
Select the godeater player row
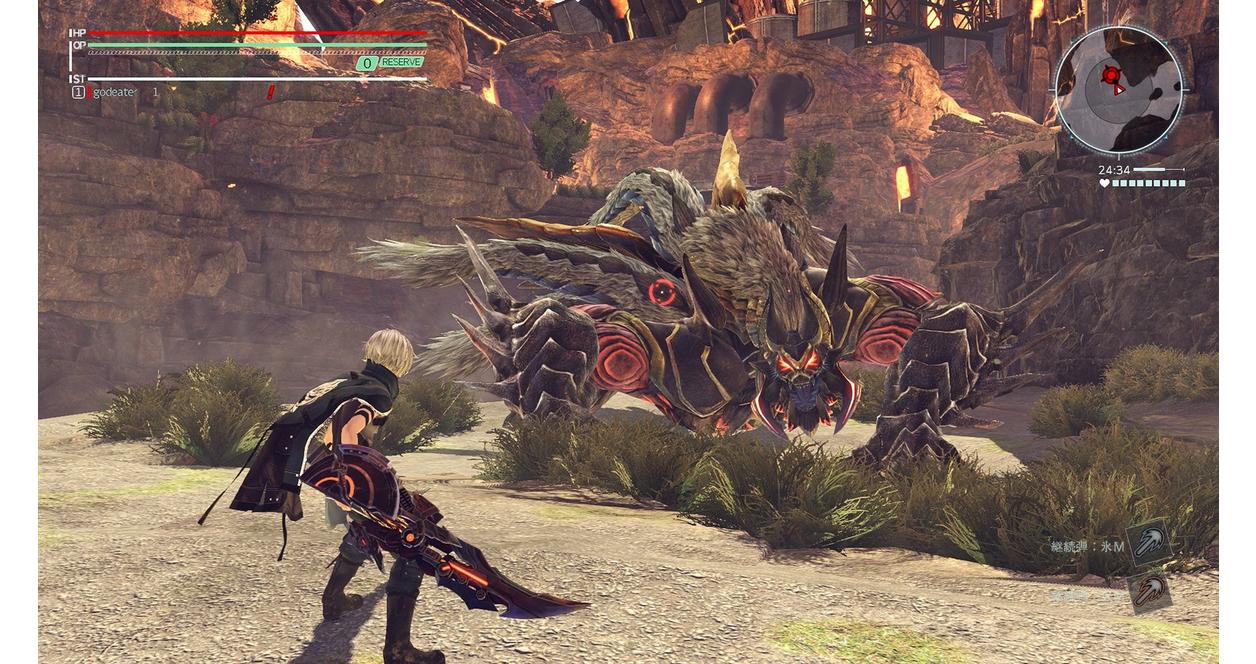point(115,92)
